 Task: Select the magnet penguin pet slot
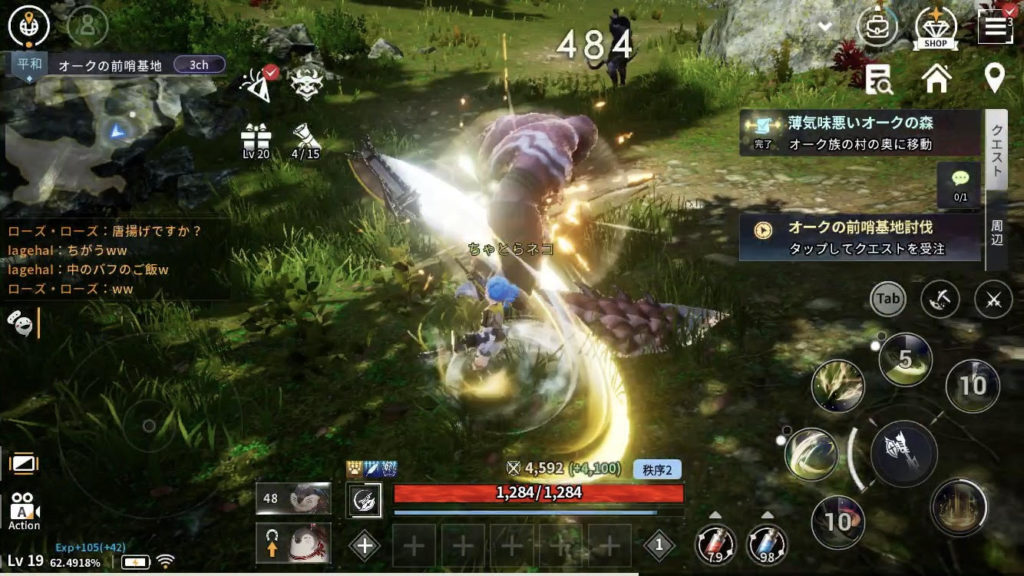294,543
